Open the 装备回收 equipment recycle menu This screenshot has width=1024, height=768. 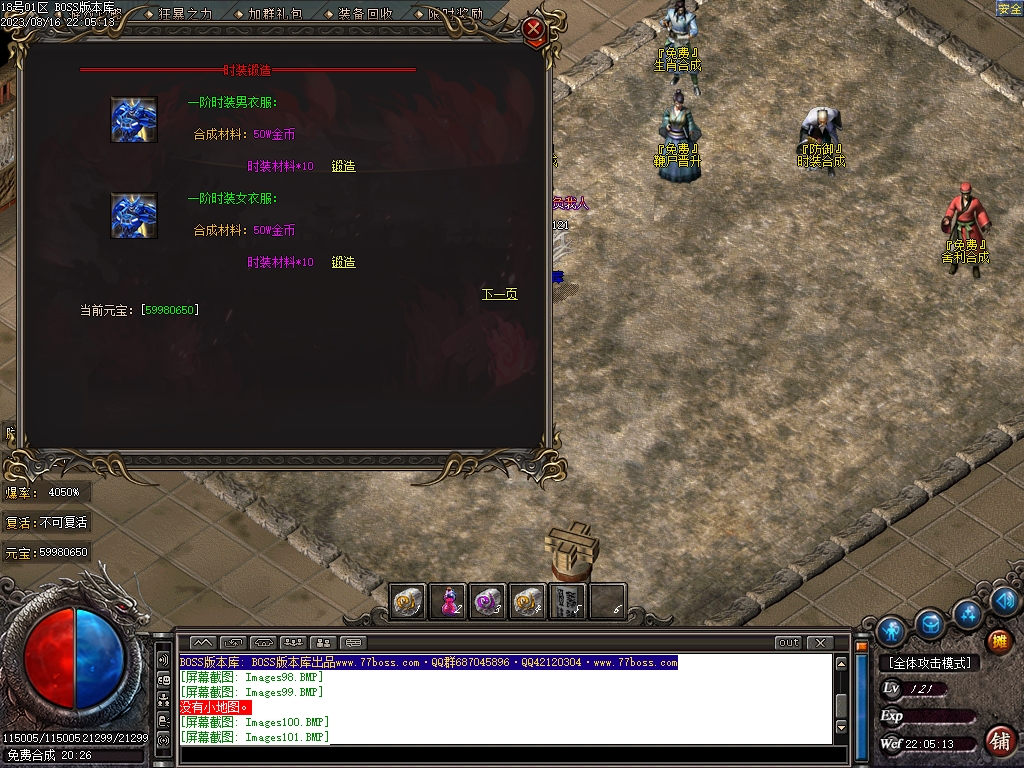(x=364, y=14)
